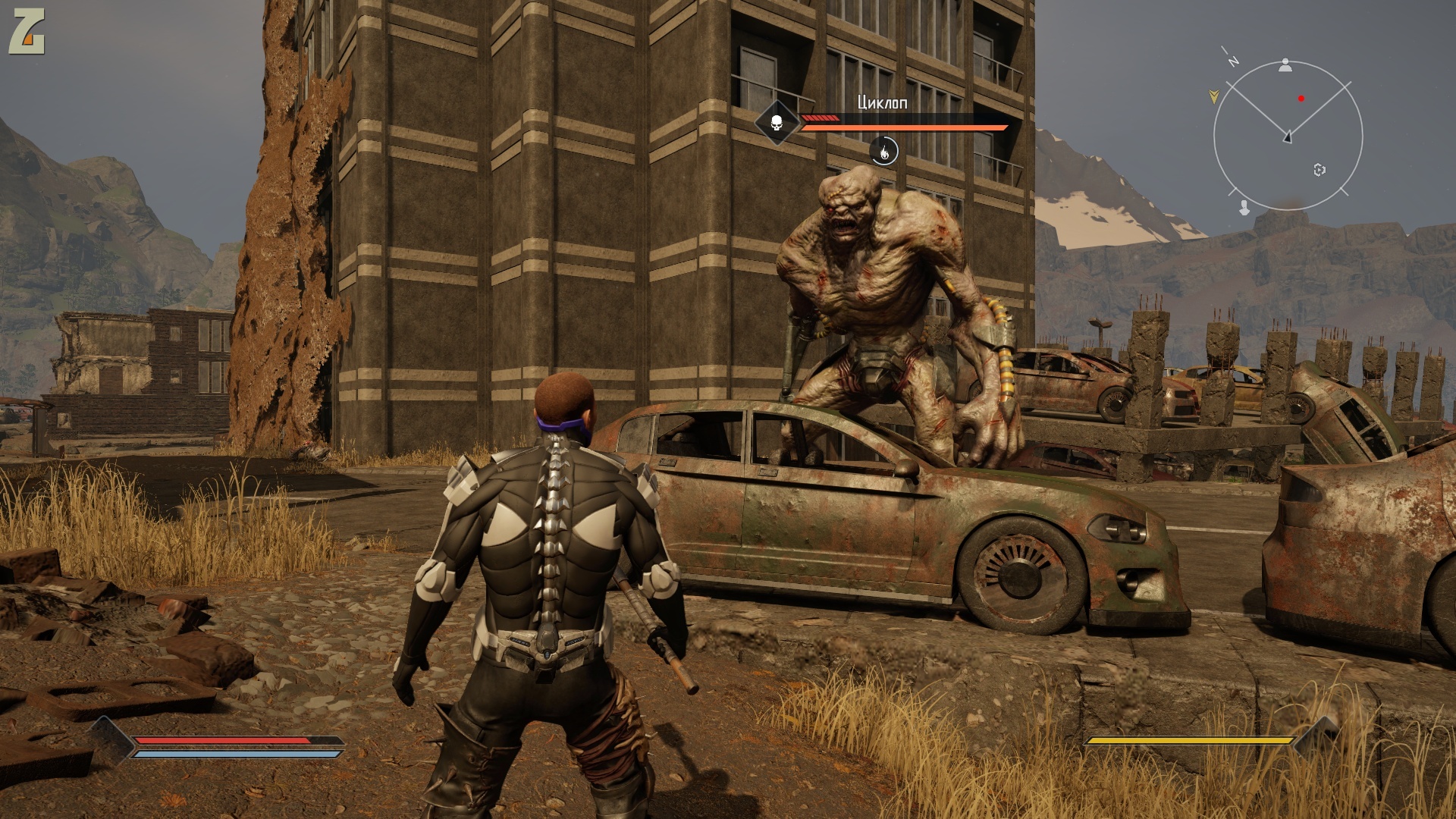Viewport: 1456px width, 819px height.
Task: Select the red enemy dot on the radar
Action: point(1301,98)
